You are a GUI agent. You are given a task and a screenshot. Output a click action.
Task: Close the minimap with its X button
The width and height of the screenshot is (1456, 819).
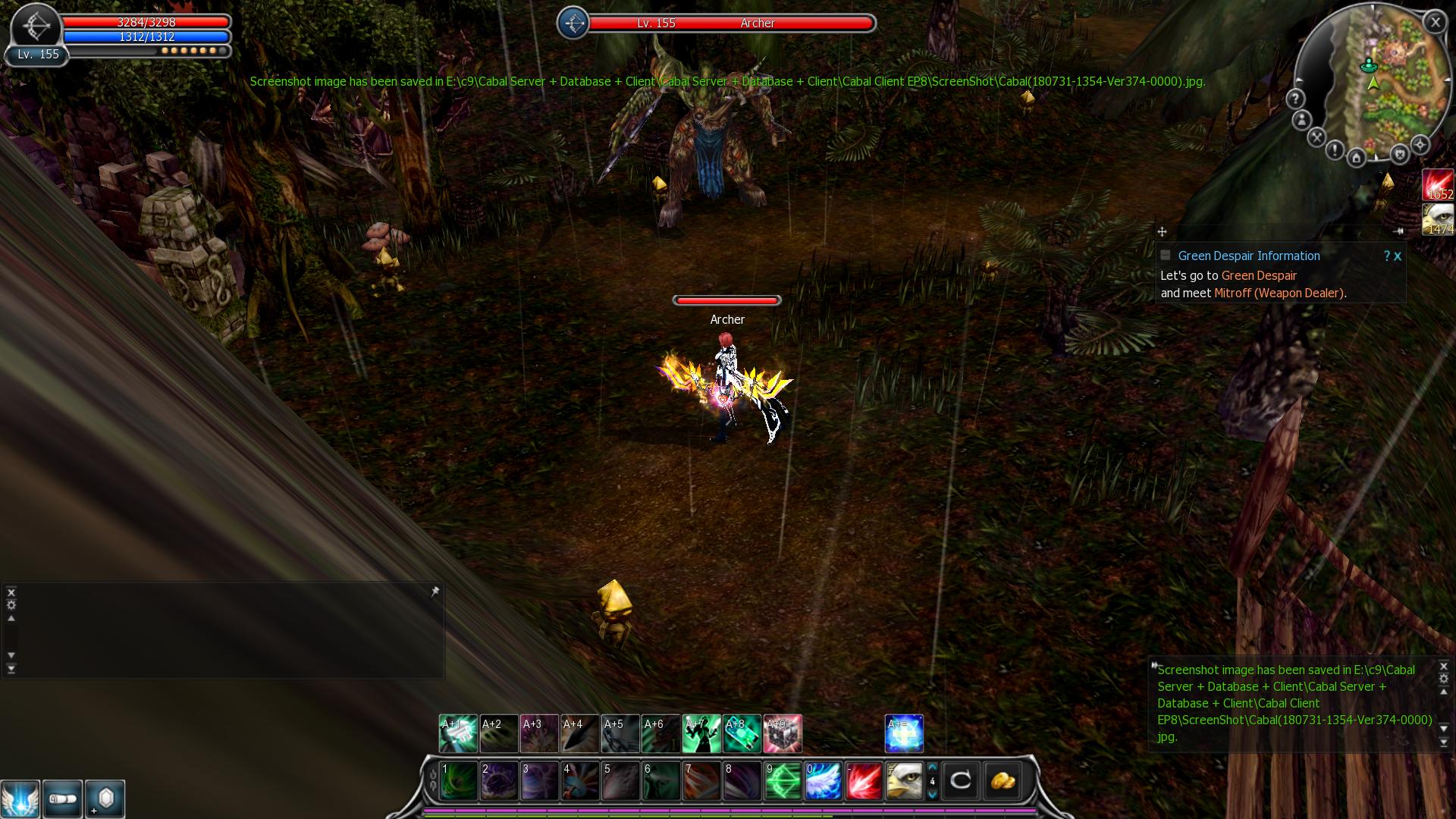1435,23
